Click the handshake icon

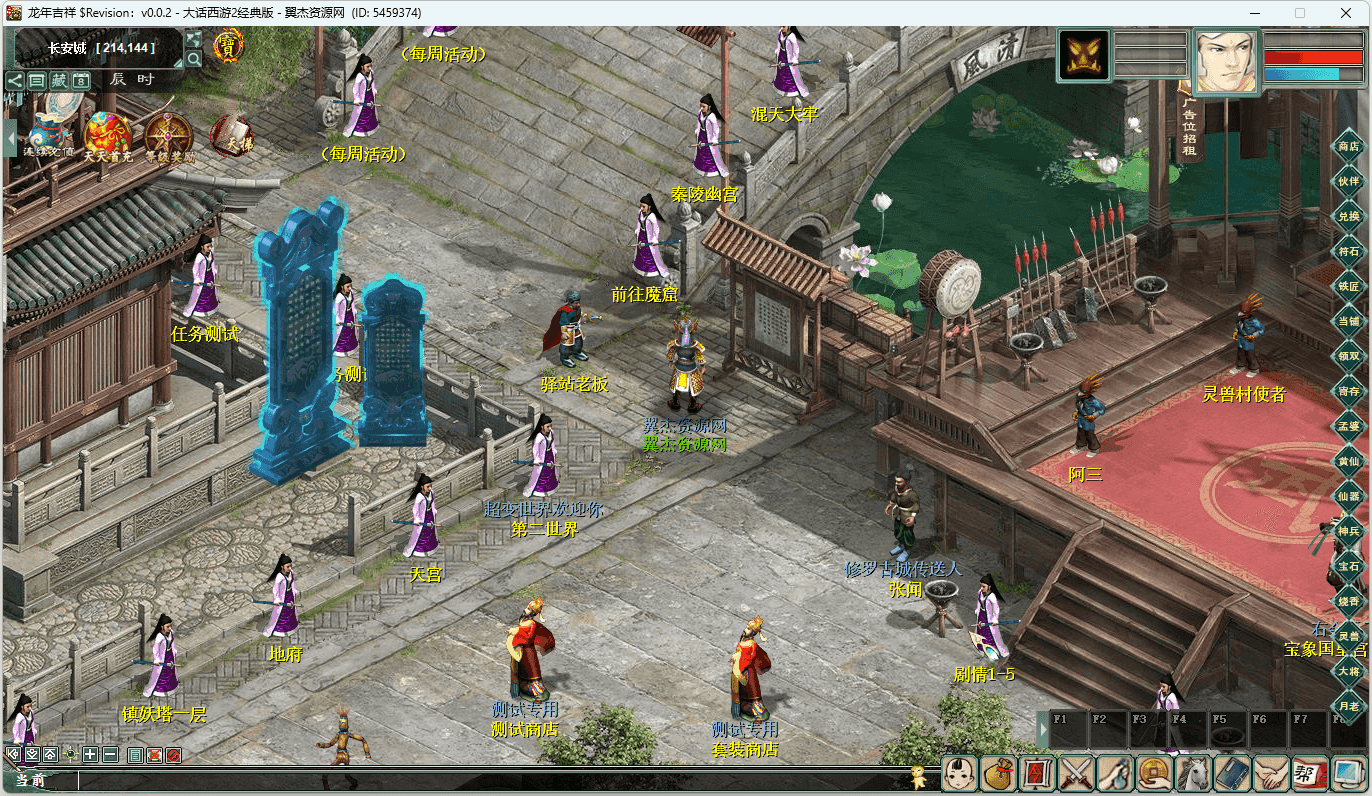[1272, 773]
